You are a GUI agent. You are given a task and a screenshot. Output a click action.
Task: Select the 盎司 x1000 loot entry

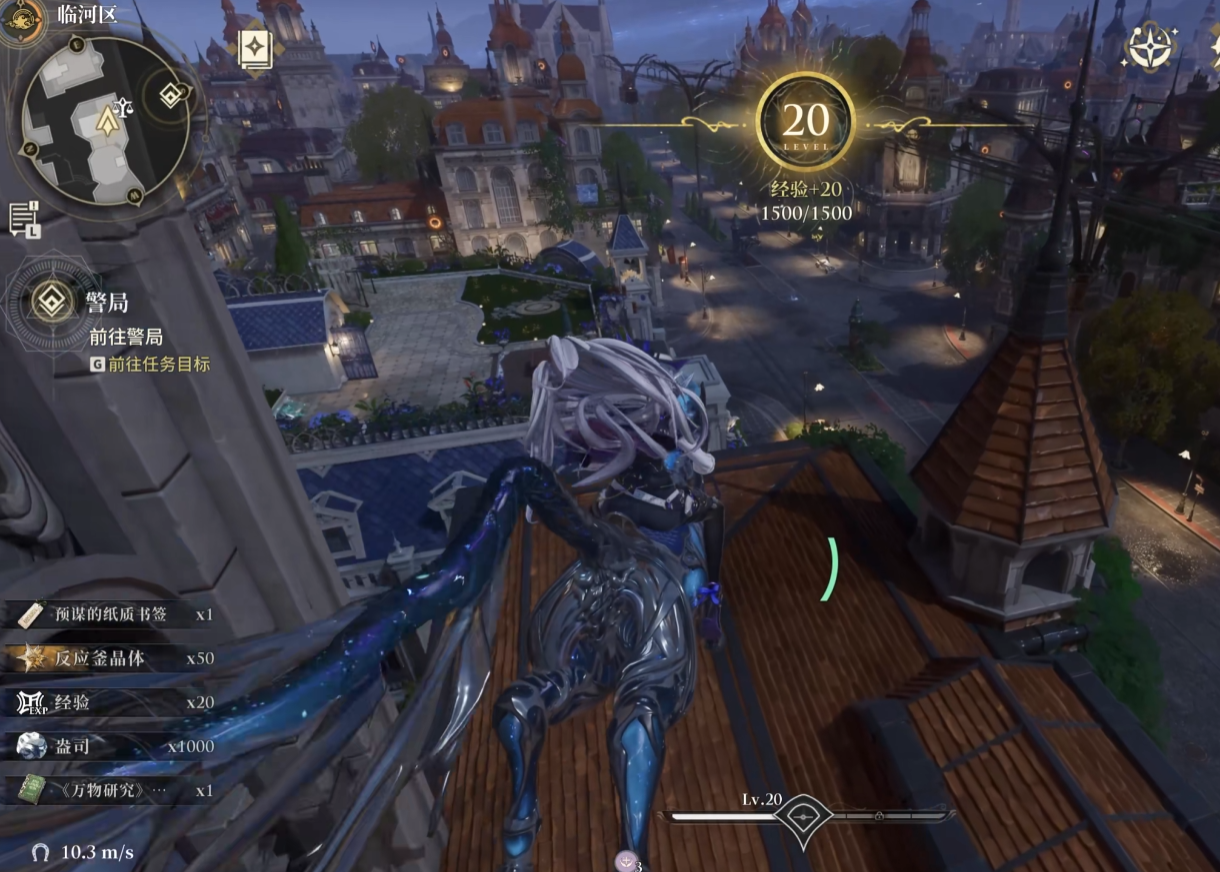[110, 746]
